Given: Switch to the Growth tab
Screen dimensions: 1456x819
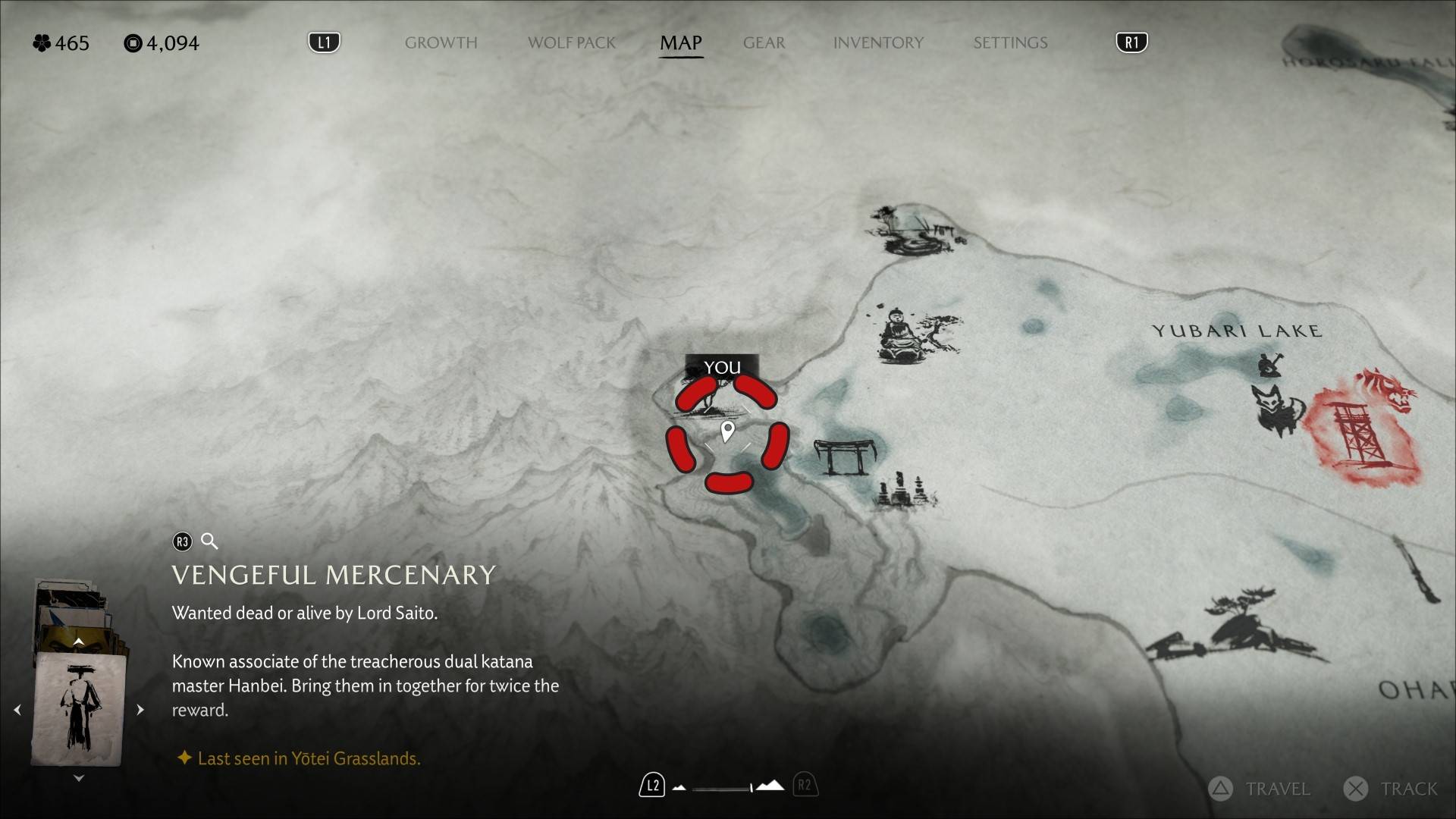Looking at the screenshot, I should 441,43.
